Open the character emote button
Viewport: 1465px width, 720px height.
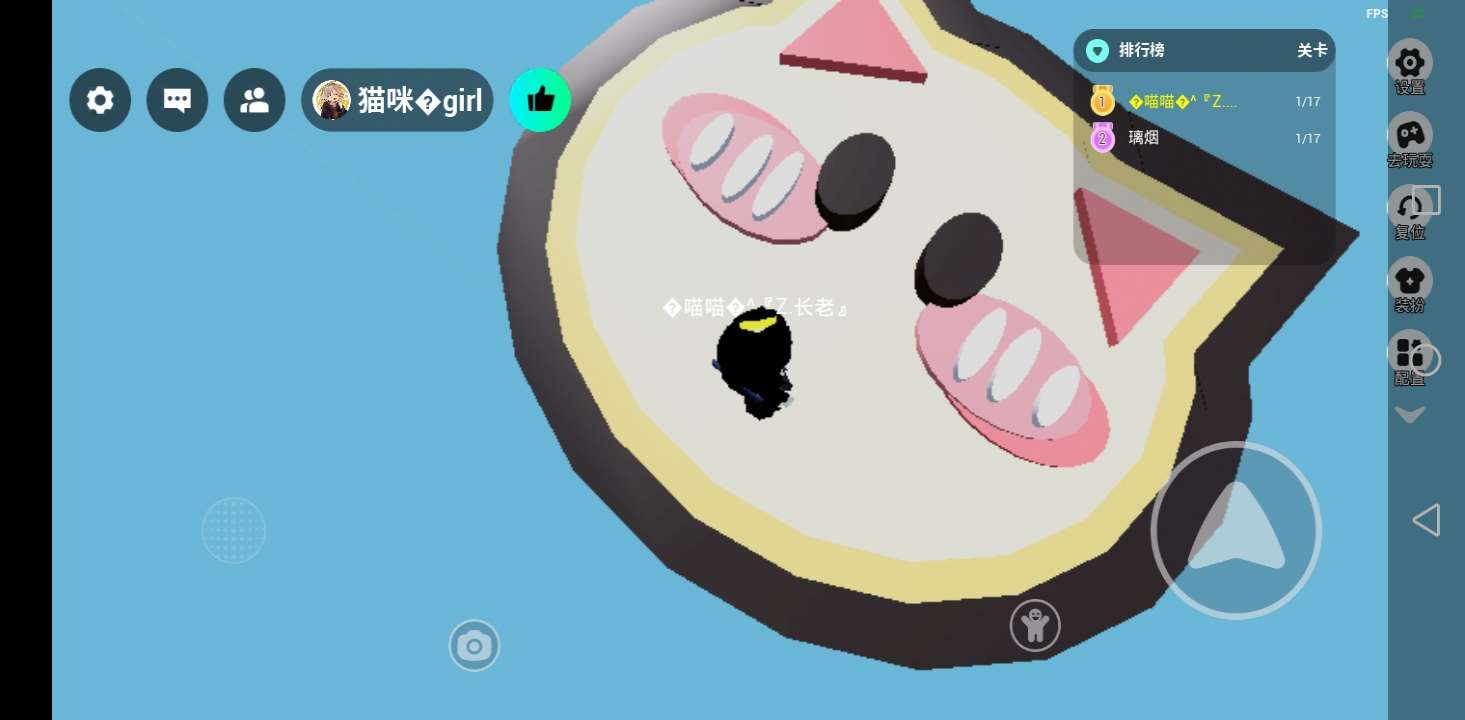1035,626
